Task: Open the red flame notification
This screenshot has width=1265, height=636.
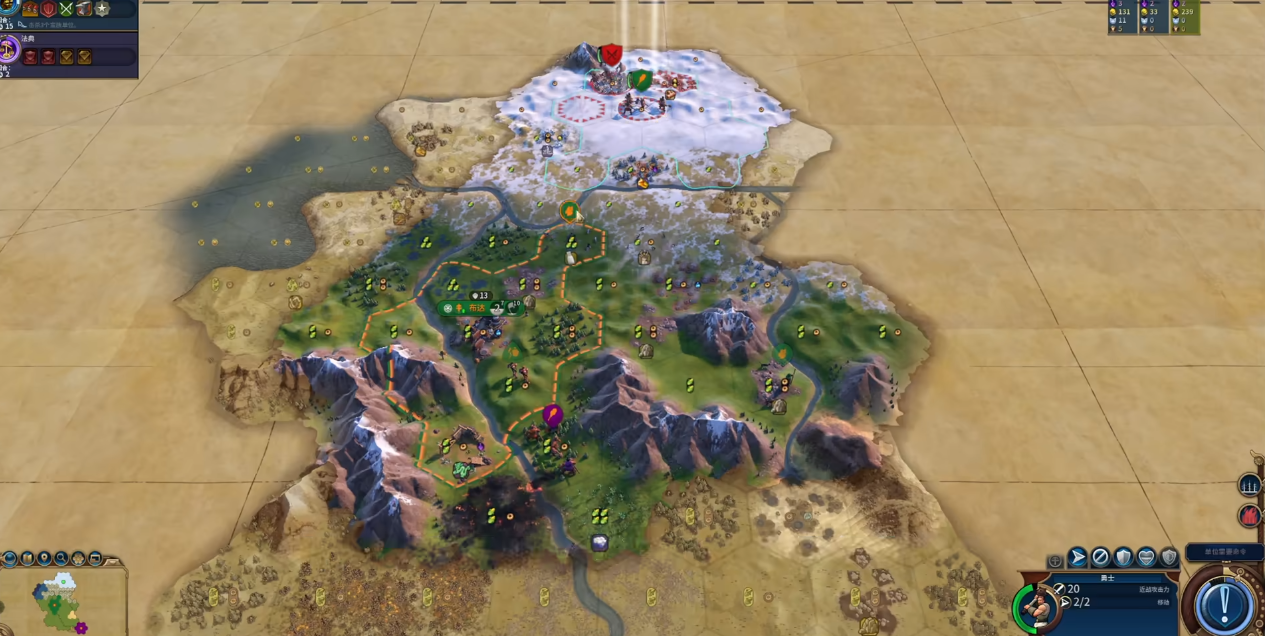Action: pos(1249,516)
